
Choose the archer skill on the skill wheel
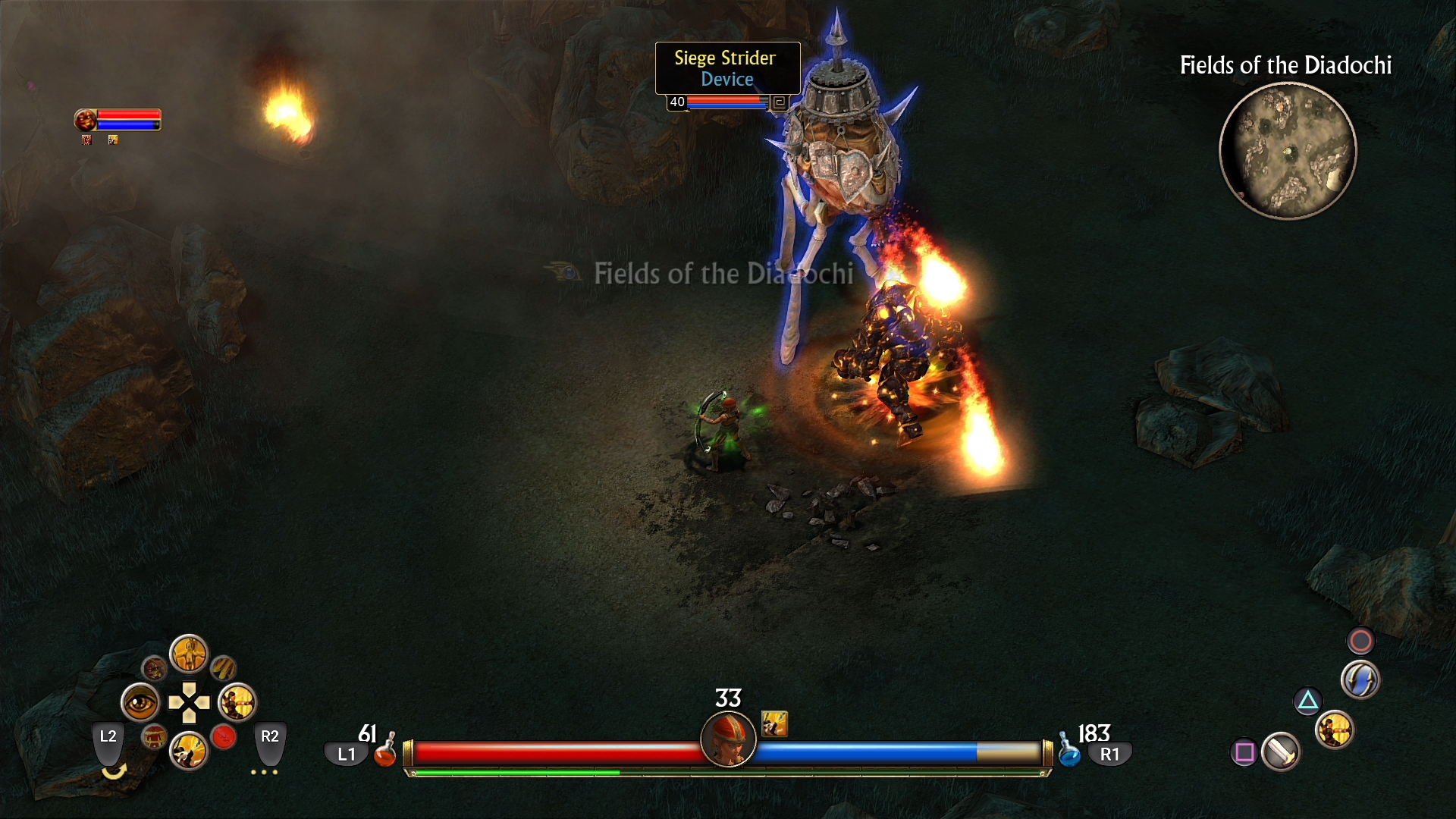click(x=237, y=703)
